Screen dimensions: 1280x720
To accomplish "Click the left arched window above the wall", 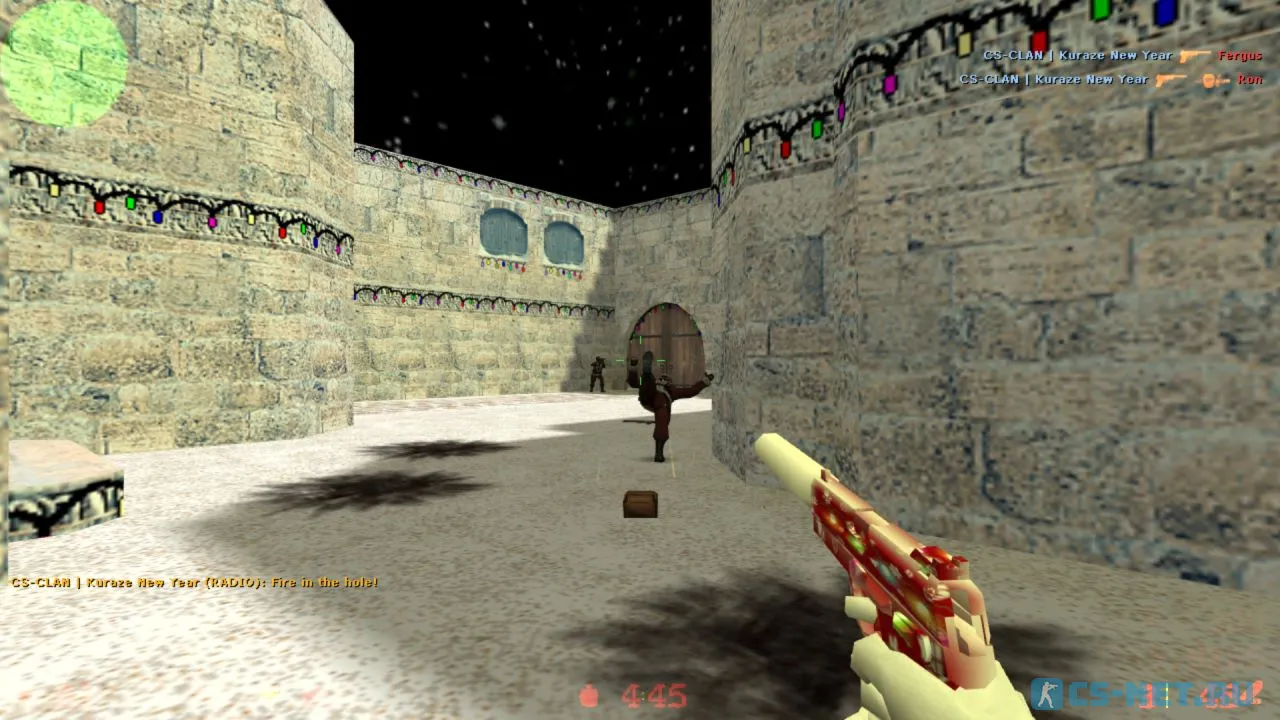I will coord(506,233).
